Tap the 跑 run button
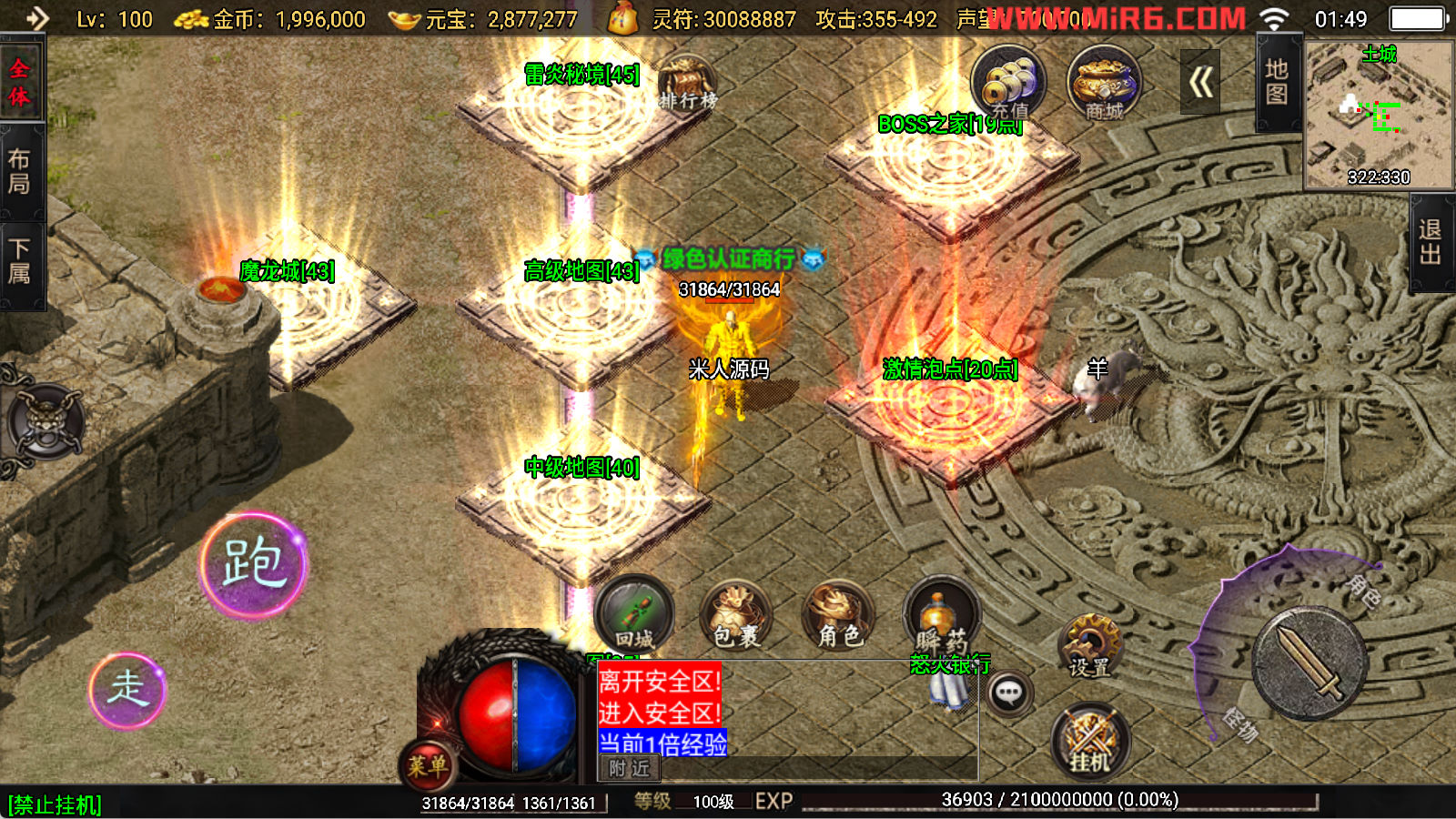Image resolution: width=1456 pixels, height=819 pixels. pos(254,565)
